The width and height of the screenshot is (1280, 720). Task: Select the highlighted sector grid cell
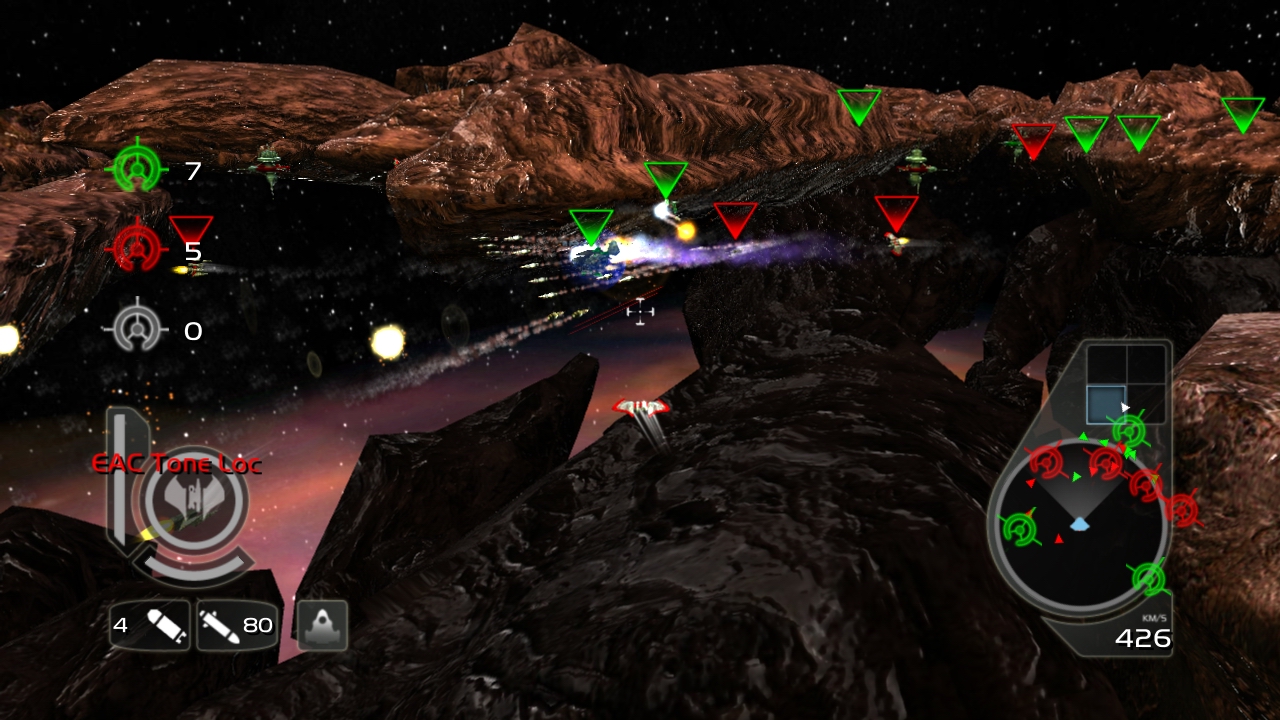pyautogui.click(x=1105, y=404)
